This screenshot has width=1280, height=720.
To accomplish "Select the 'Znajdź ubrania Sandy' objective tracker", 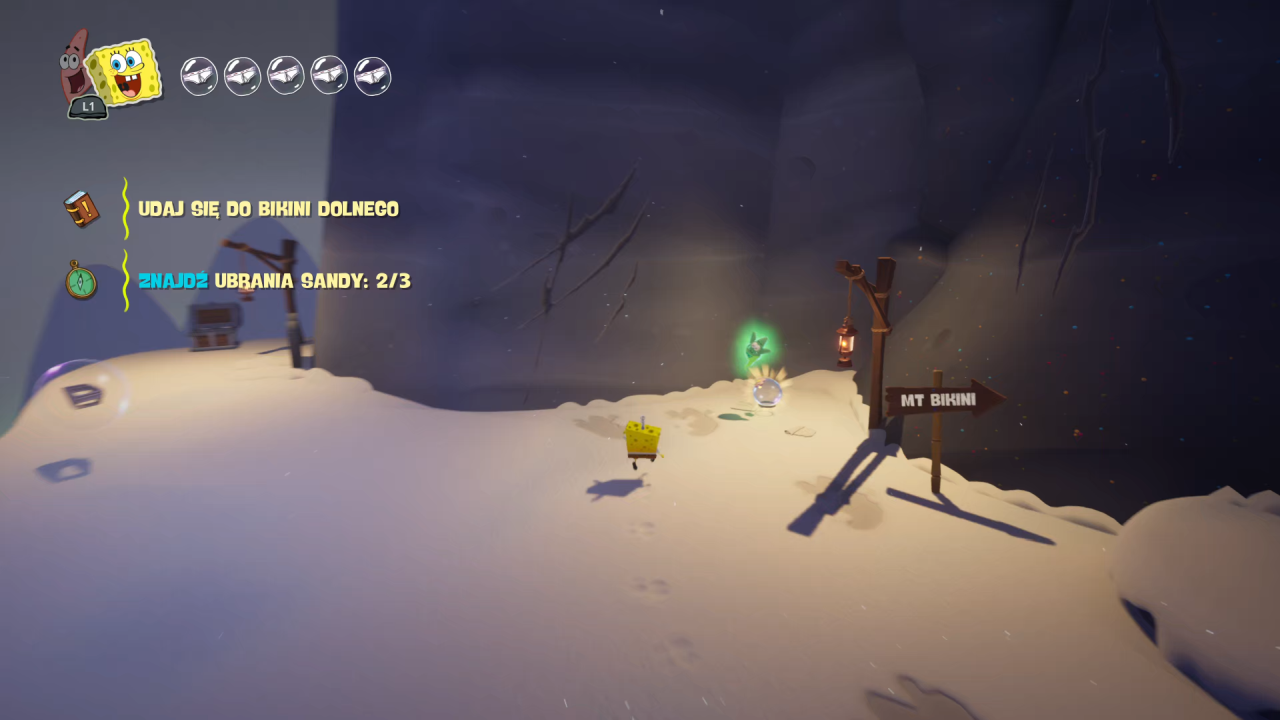I will point(274,281).
